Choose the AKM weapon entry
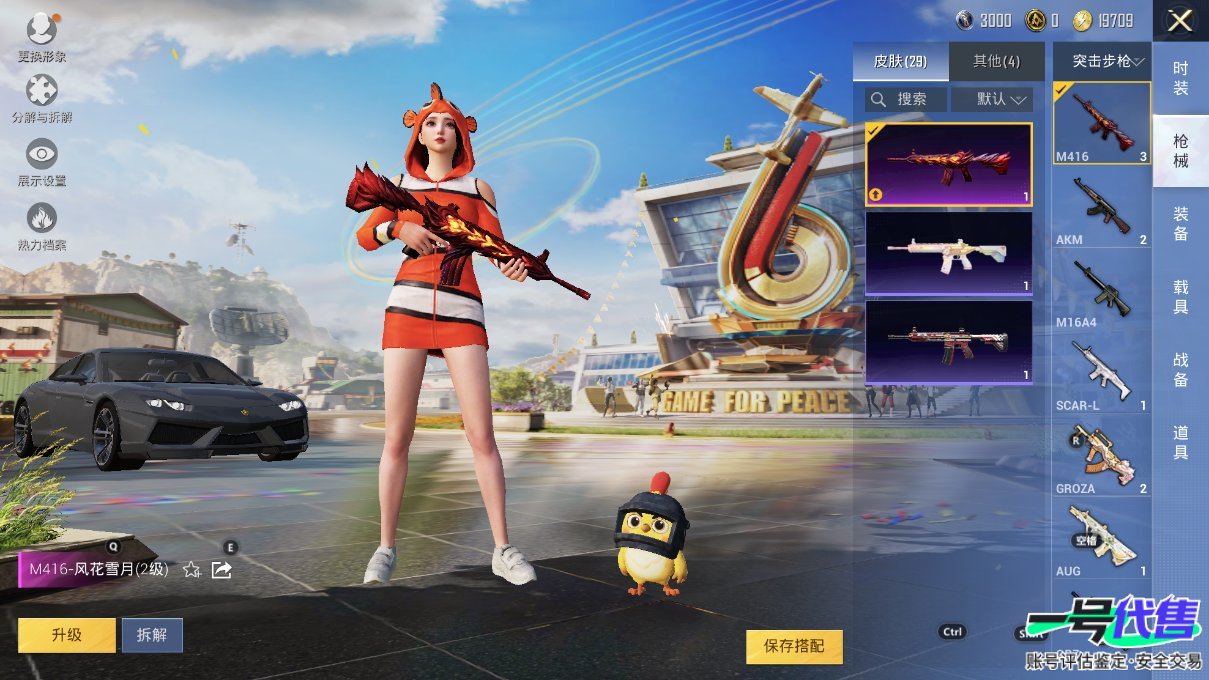 tap(1101, 207)
